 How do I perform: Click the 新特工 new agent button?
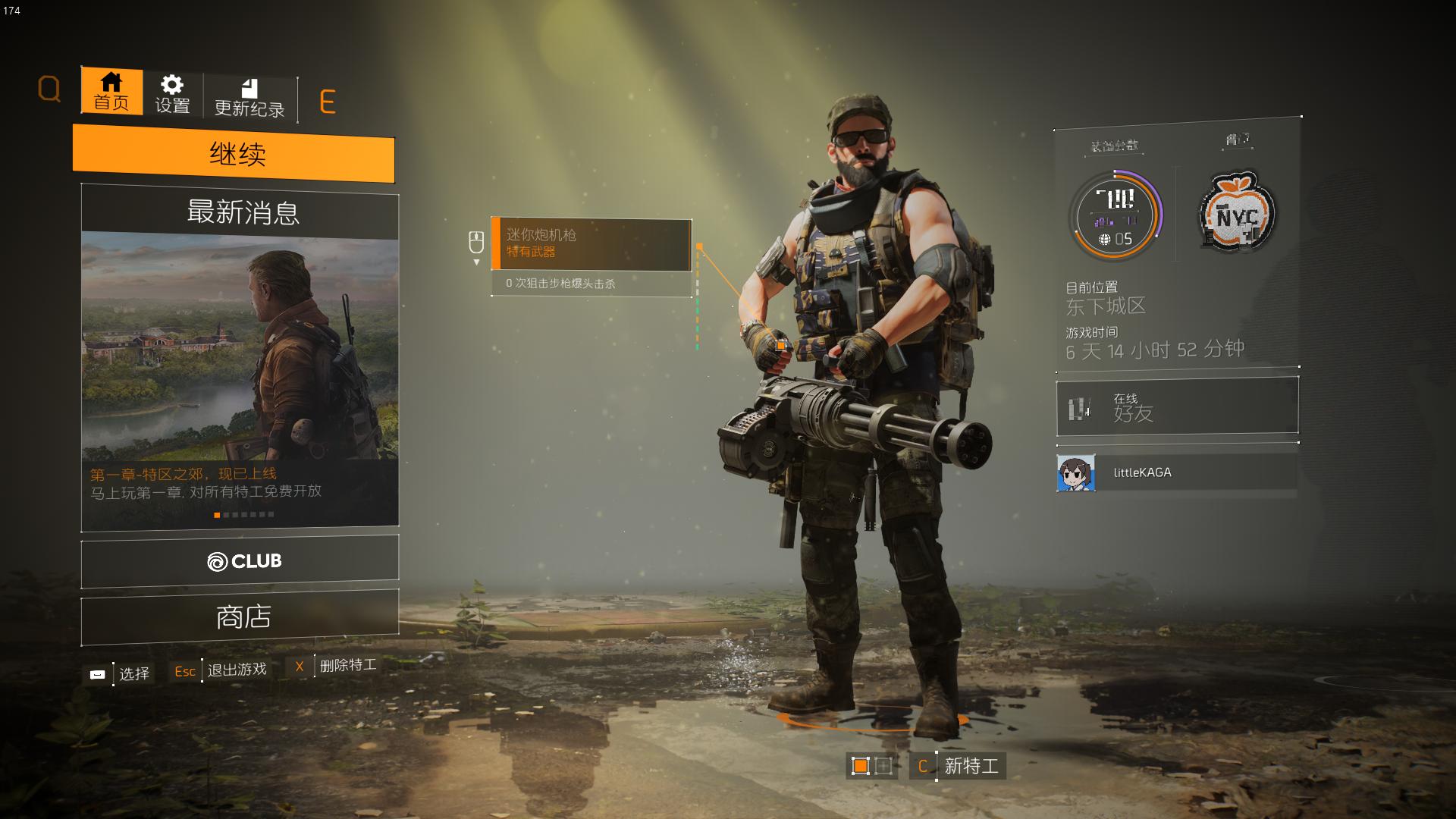click(x=960, y=766)
